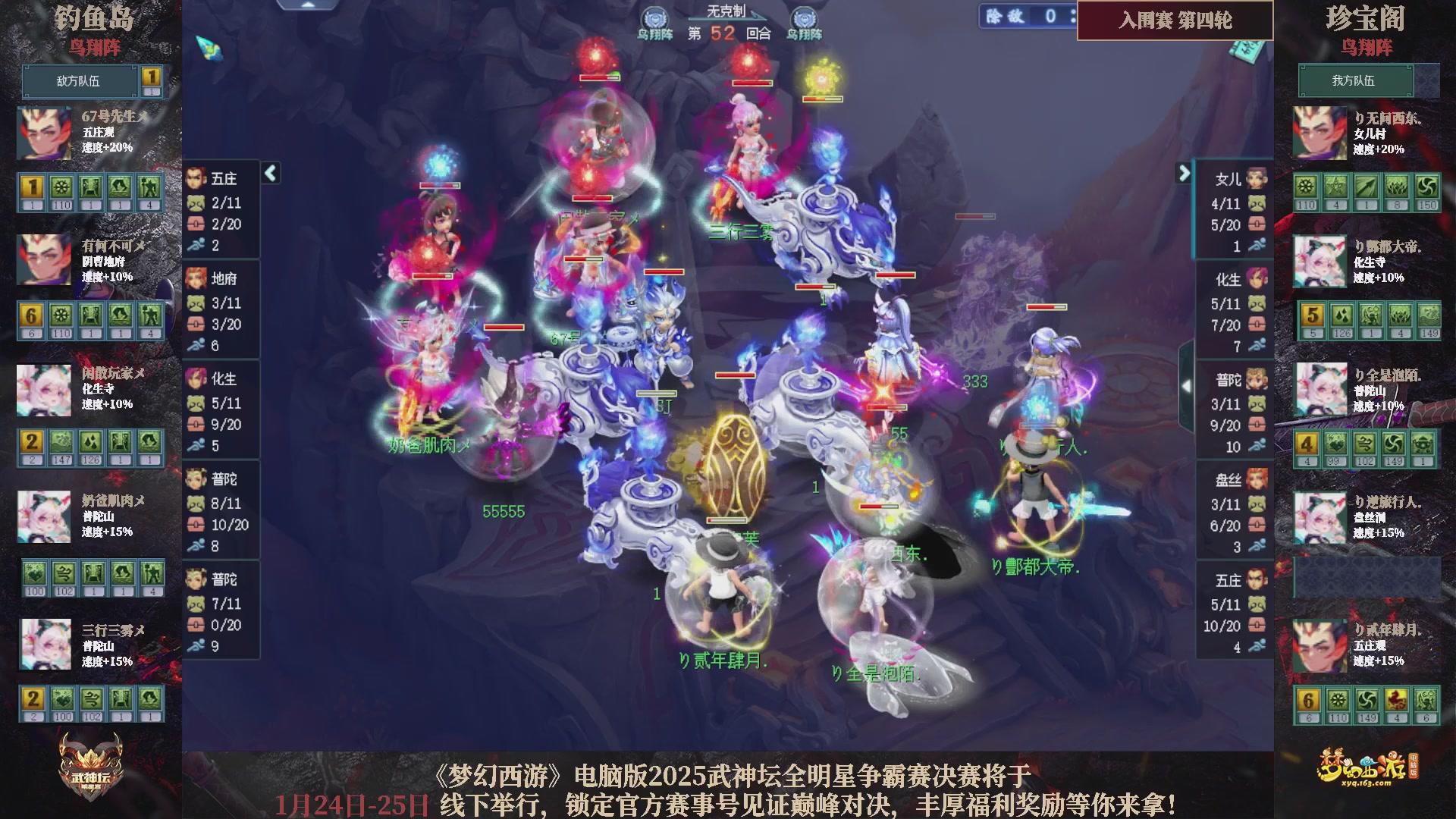Select the gold "1" skill icon under 67号先生

pos(34,186)
